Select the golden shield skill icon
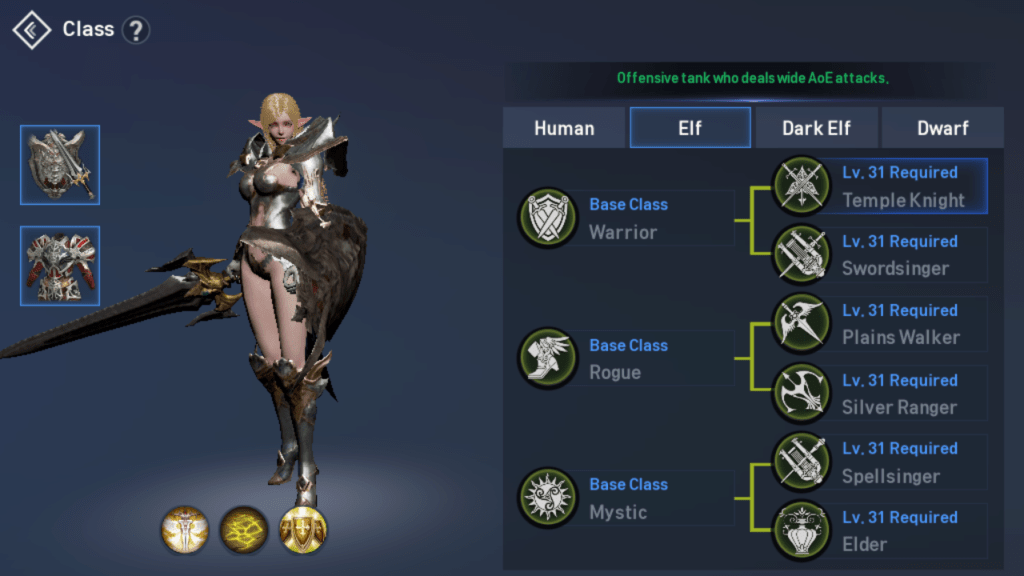Screen dimensions: 1024x576 coord(302,530)
